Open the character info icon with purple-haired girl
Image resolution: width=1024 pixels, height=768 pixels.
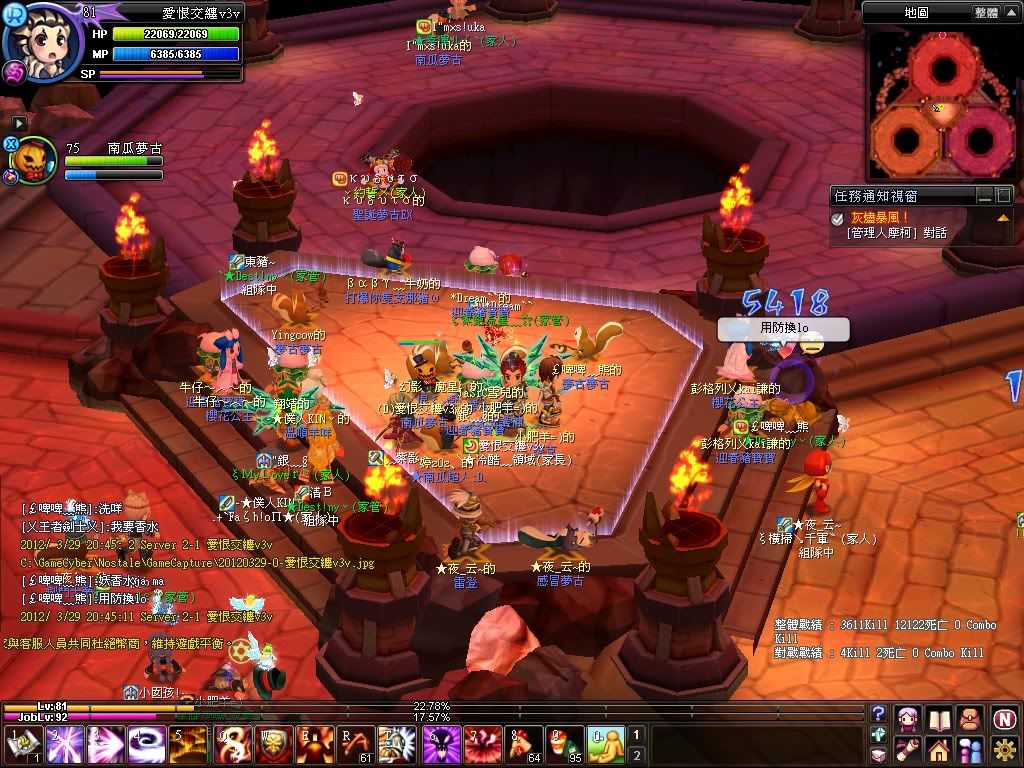click(x=909, y=718)
